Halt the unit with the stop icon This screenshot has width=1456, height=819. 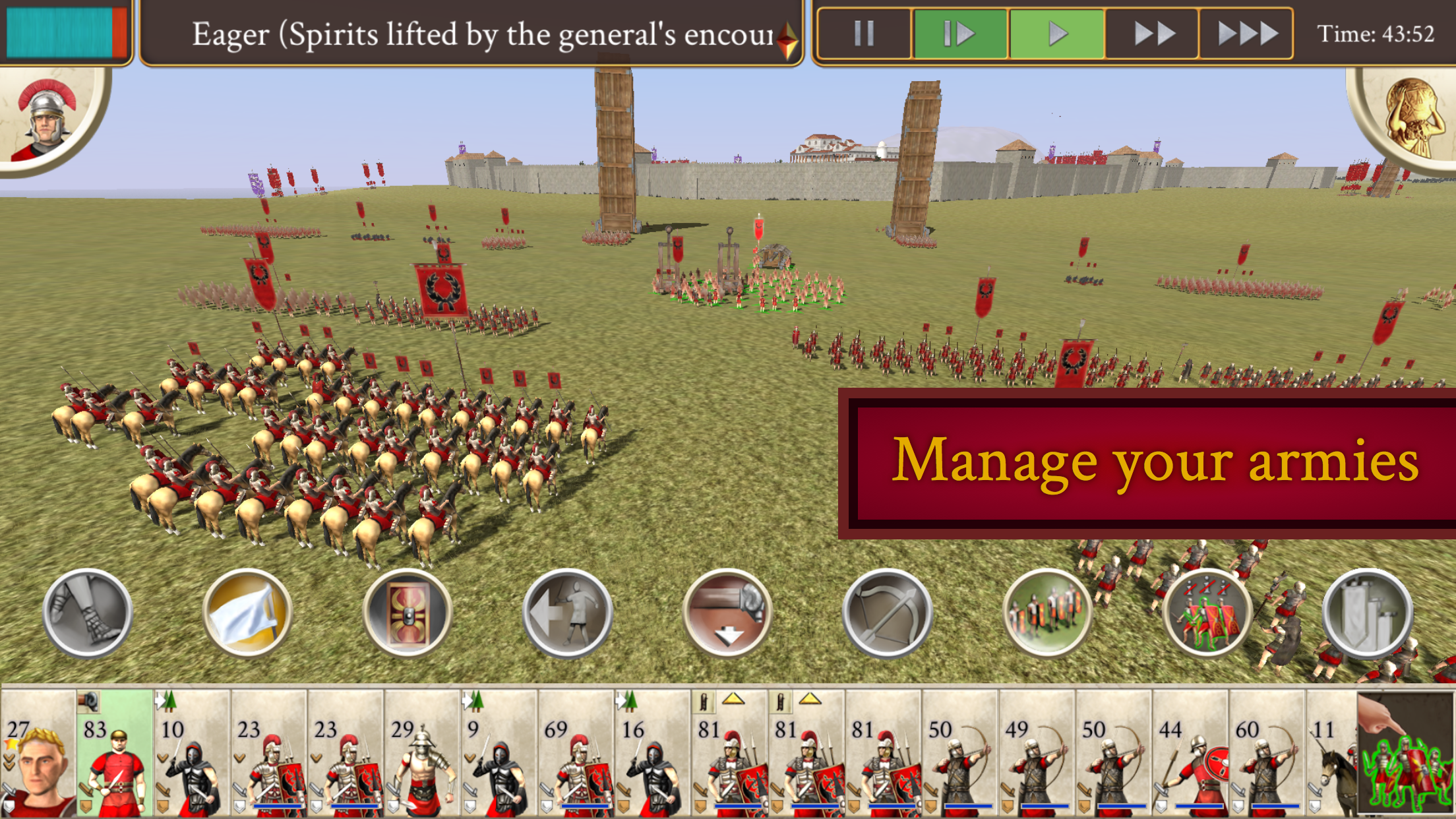[x=567, y=613]
